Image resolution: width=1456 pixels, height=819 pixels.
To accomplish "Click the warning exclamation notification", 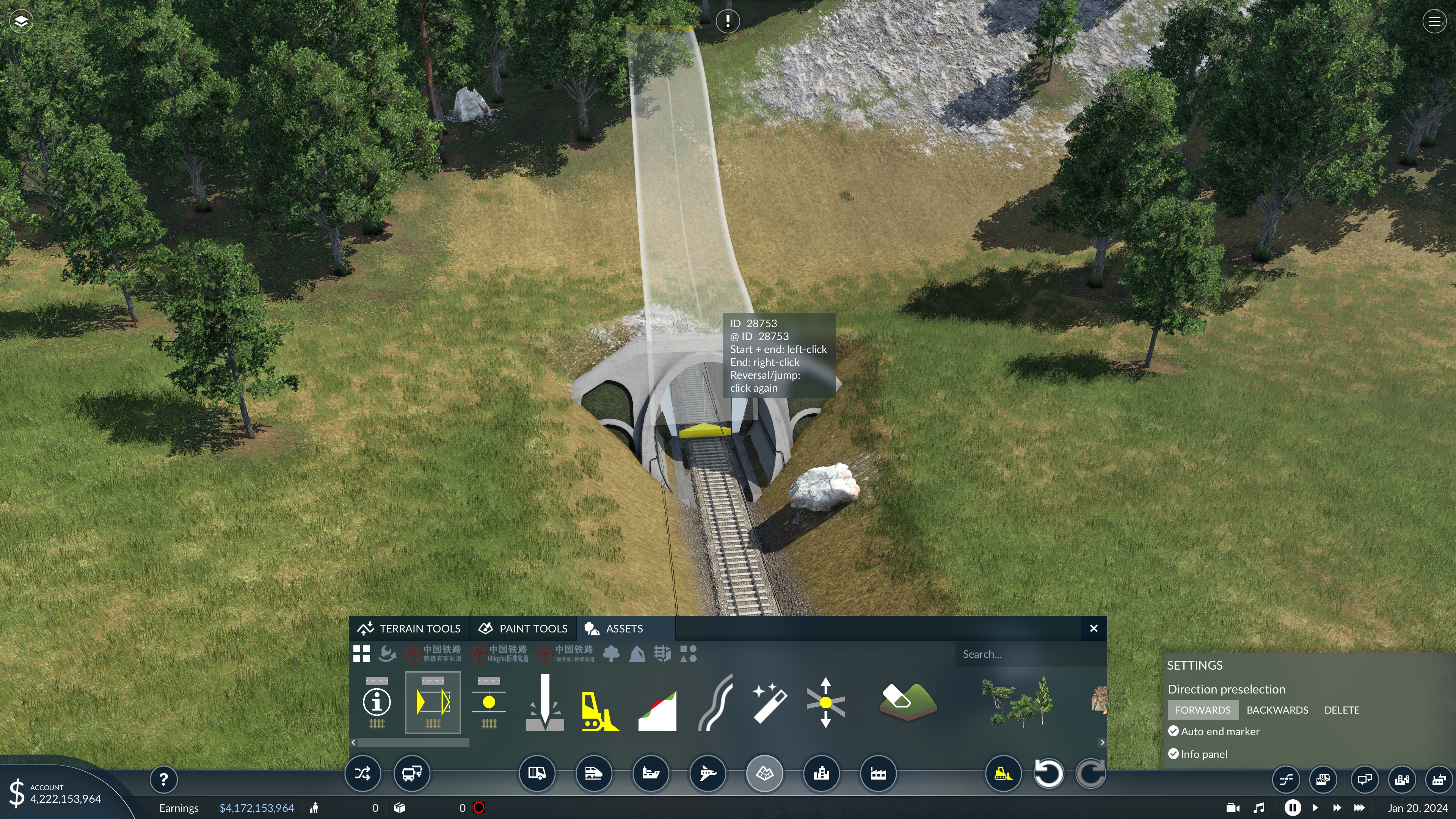I will click(728, 22).
